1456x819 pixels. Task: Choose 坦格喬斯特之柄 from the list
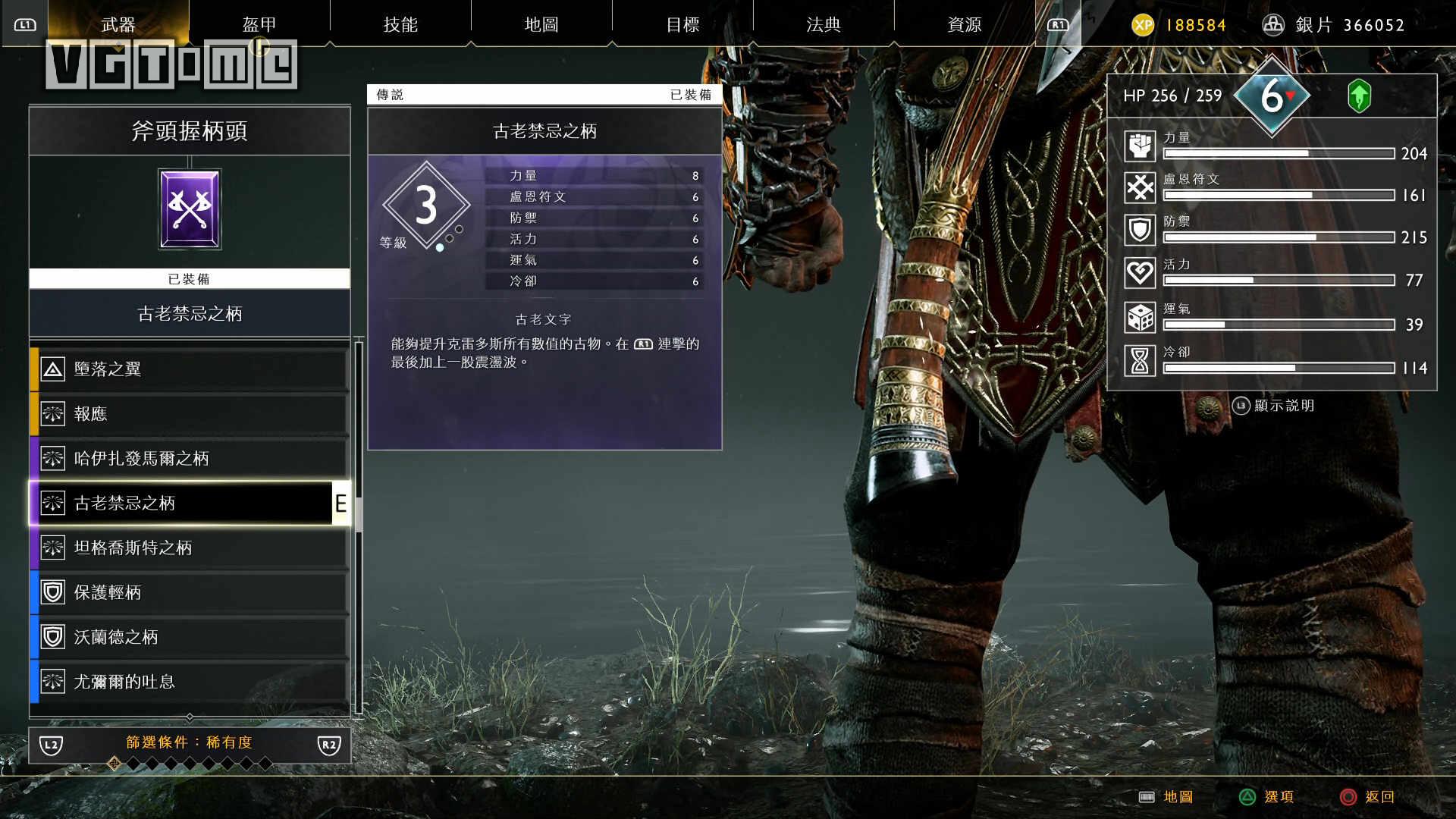click(x=190, y=548)
